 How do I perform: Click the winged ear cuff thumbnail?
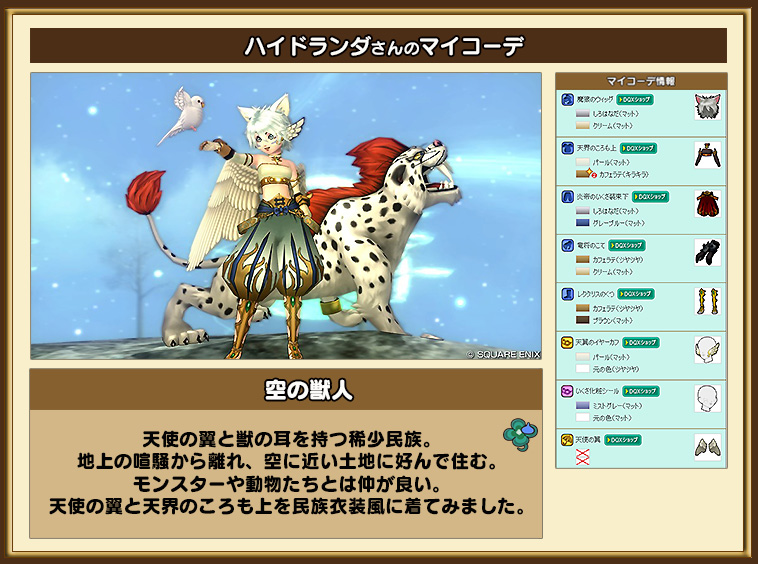708,349
